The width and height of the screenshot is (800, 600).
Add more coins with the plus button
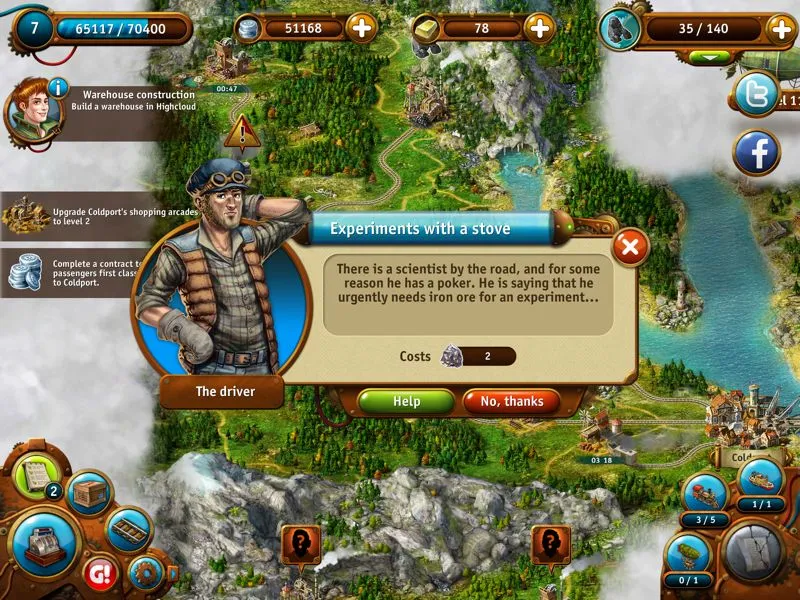click(362, 28)
